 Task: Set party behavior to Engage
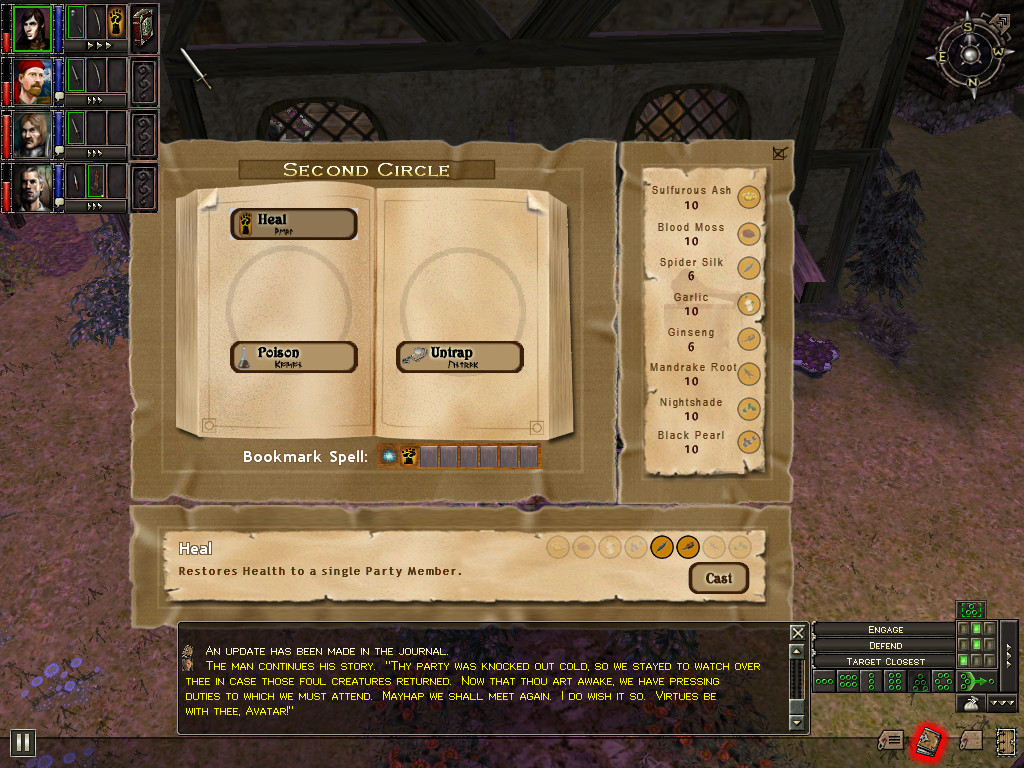(885, 630)
